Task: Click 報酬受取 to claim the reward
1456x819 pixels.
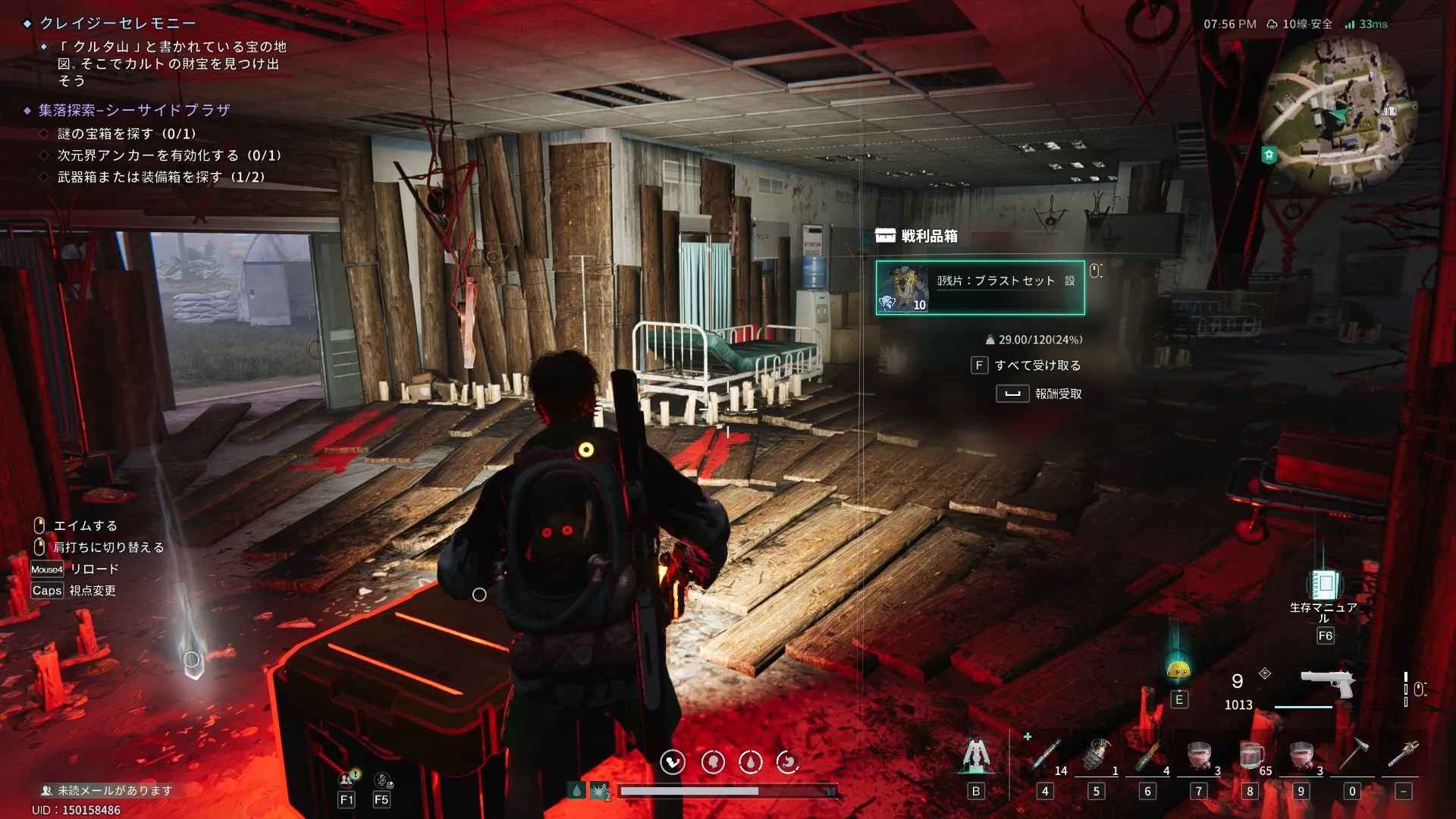Action: click(1057, 394)
